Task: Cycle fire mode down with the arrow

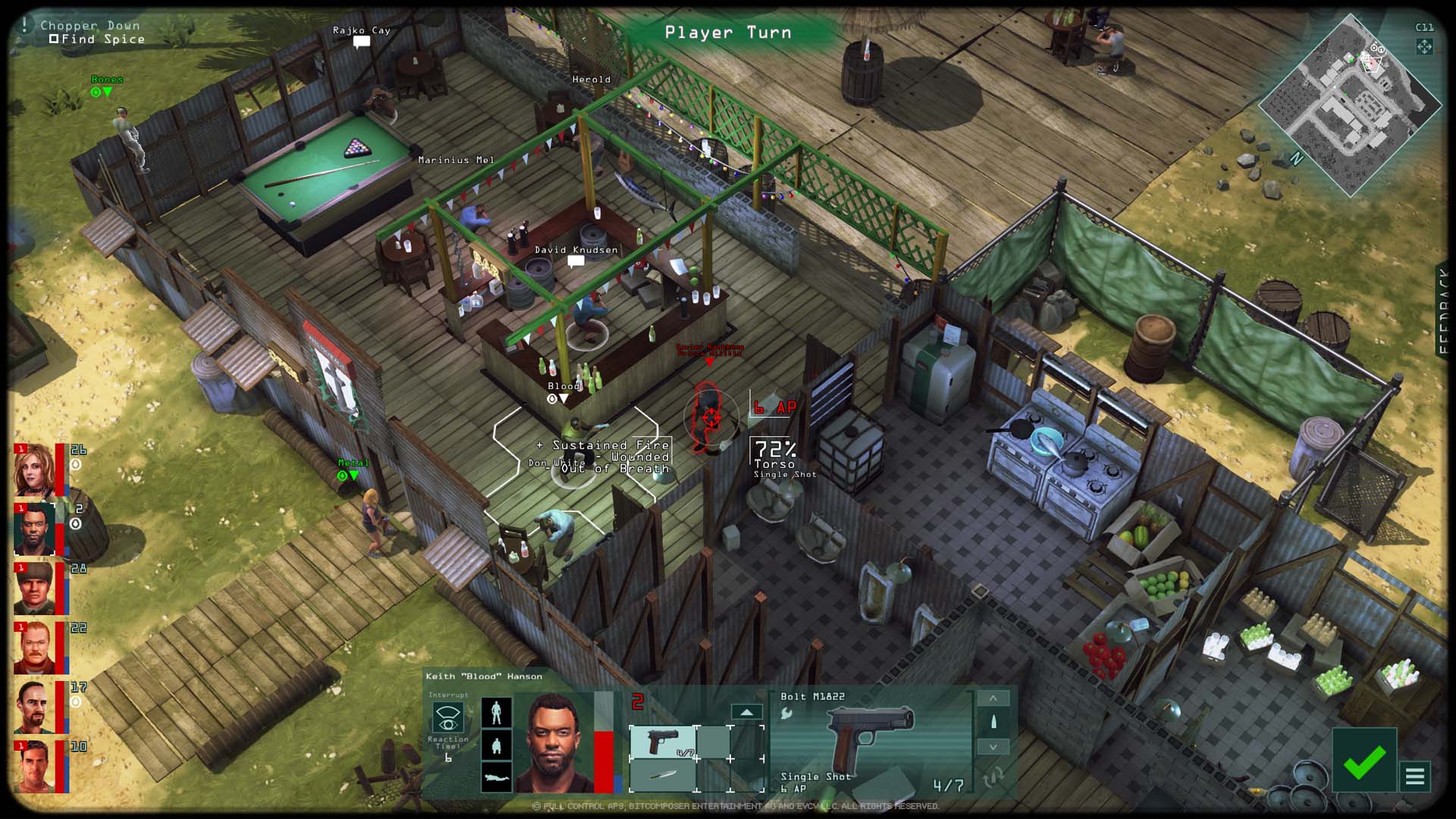Action: pyautogui.click(x=993, y=747)
